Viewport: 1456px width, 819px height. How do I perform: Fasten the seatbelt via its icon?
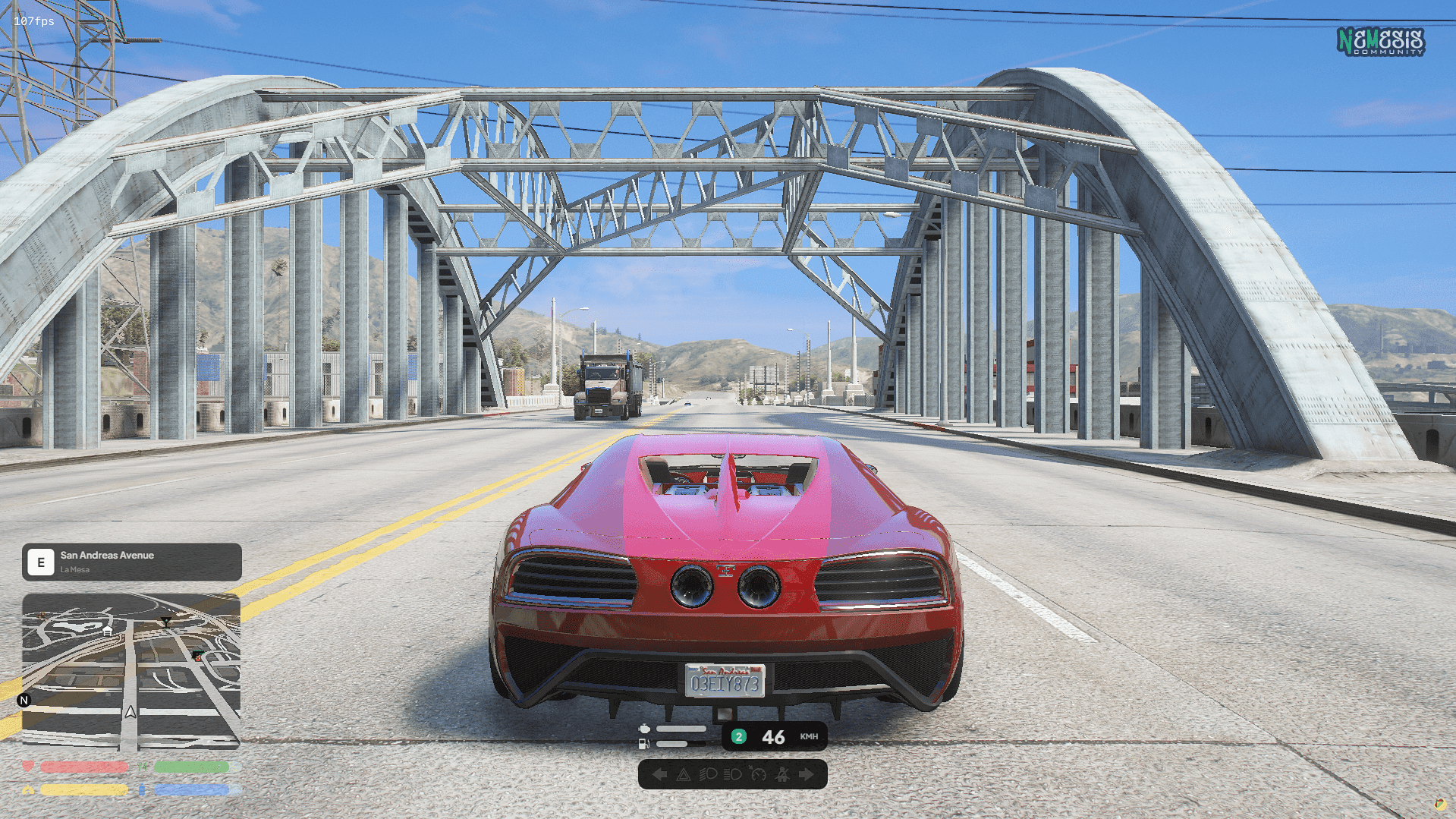coord(782,775)
